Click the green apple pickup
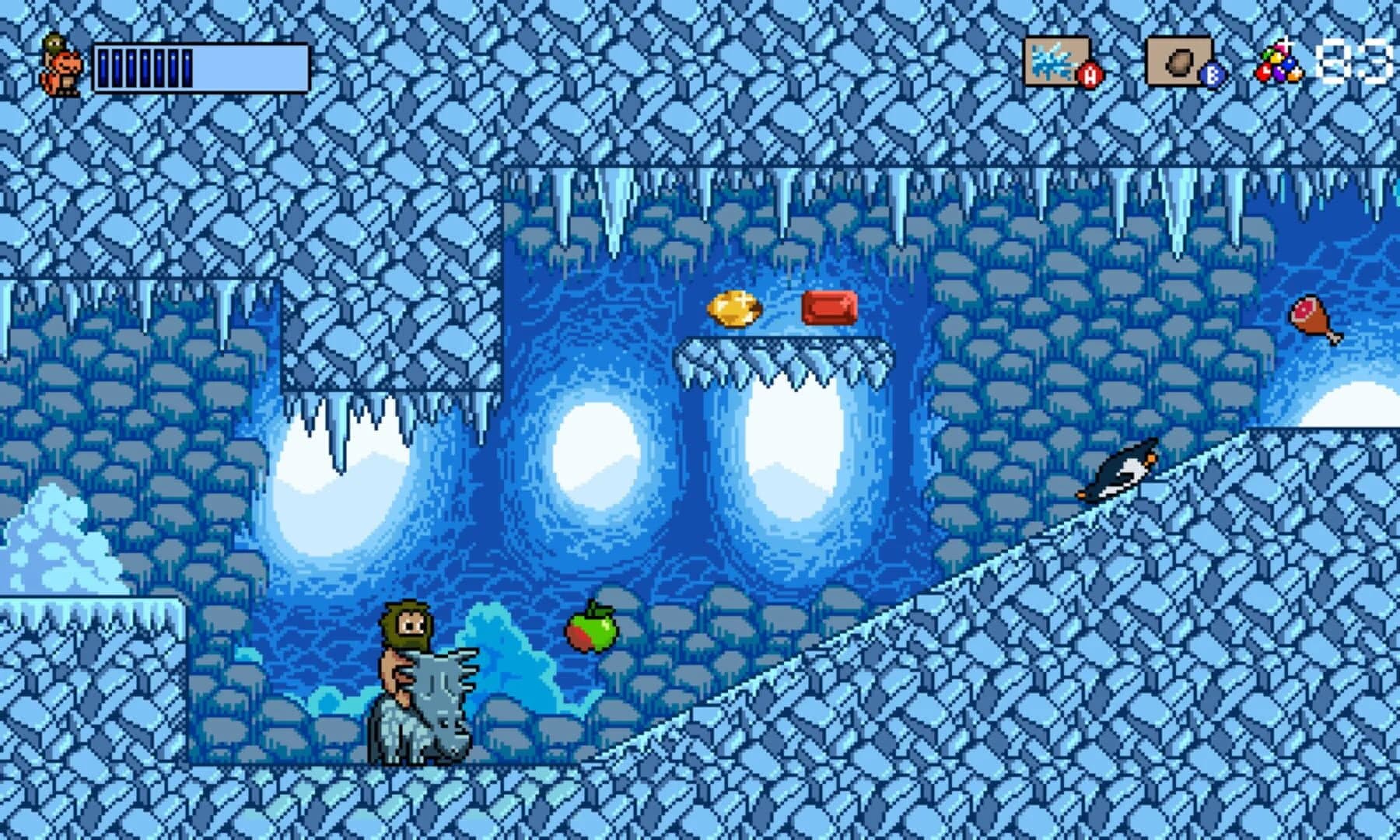 click(x=593, y=632)
